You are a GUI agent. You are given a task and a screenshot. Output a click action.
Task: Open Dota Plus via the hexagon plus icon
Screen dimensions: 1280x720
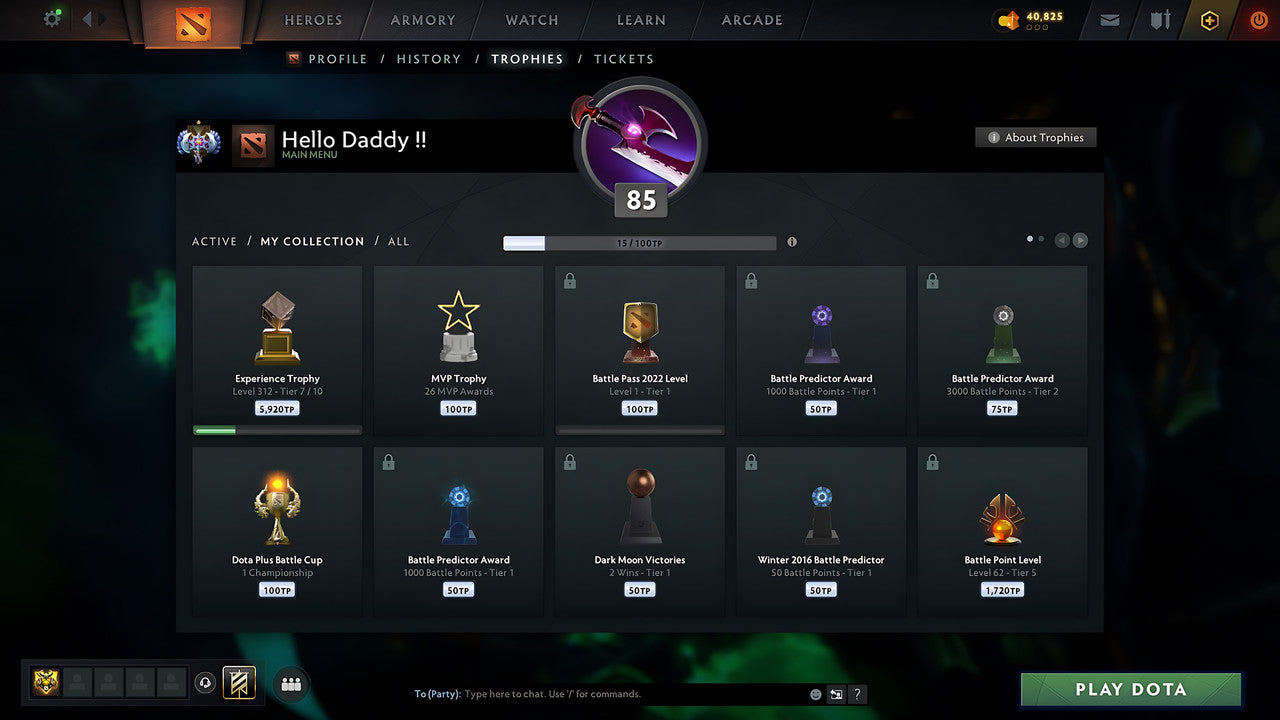(1209, 19)
